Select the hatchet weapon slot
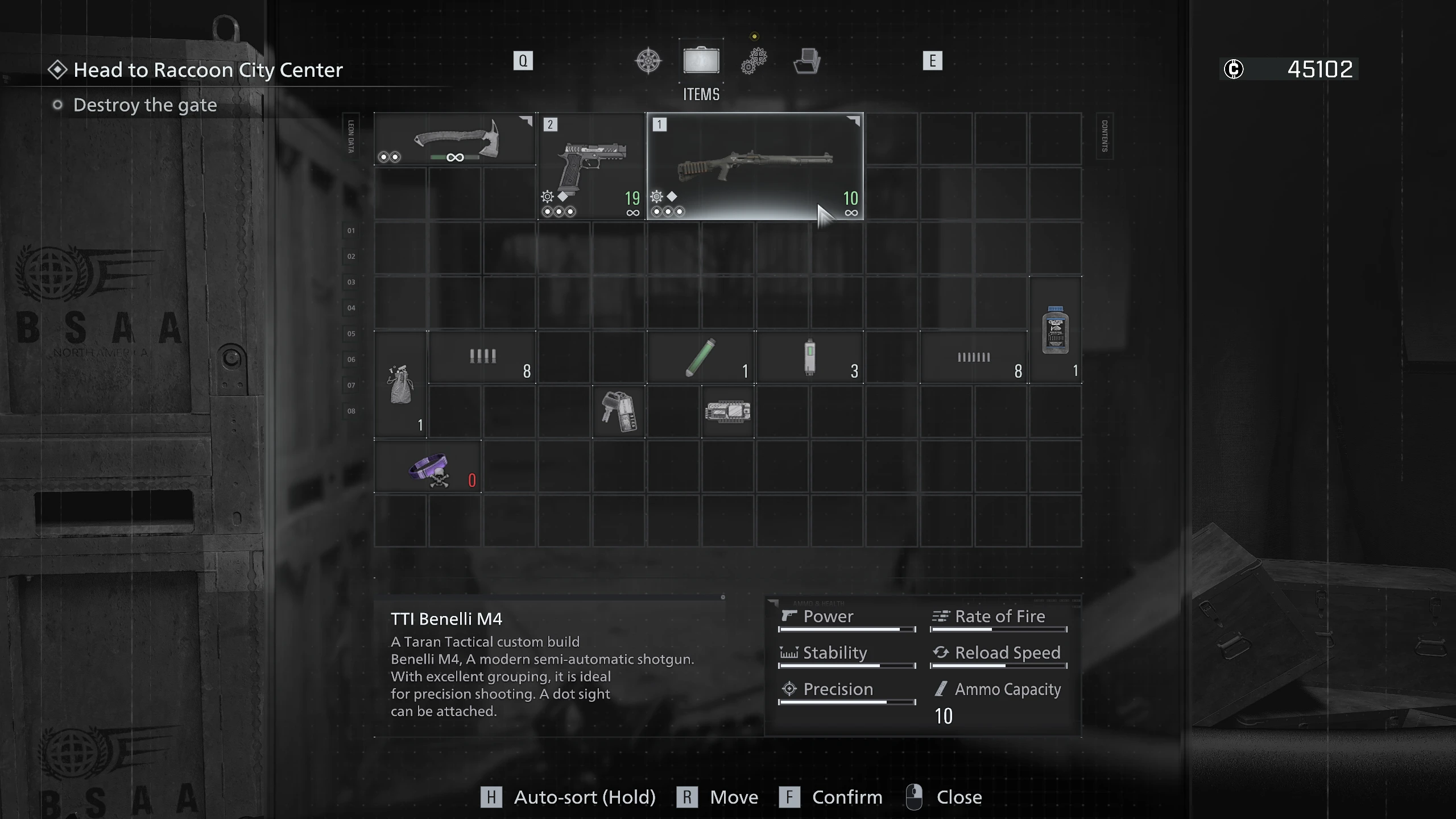 455,139
